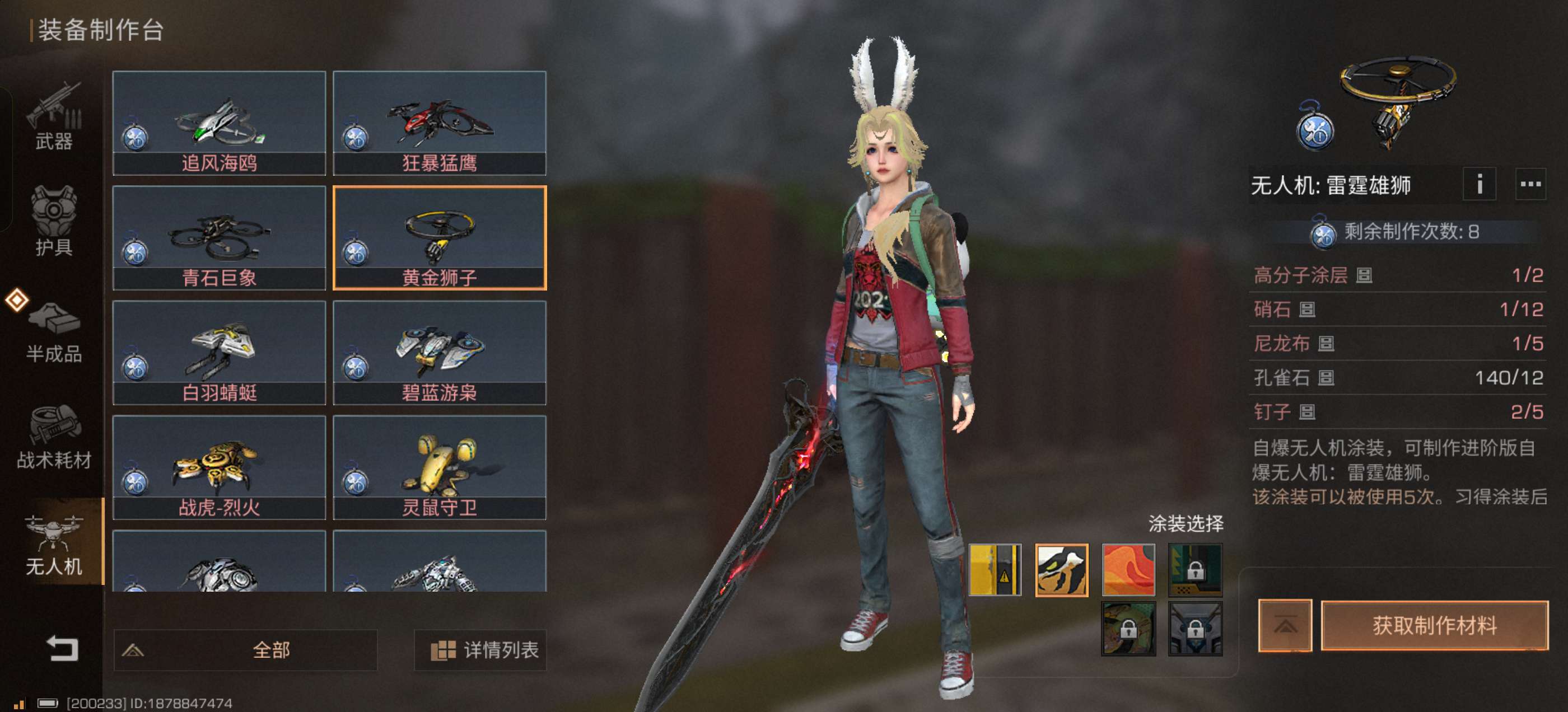This screenshot has width=1568, height=712.
Task: Choose the orange flame paint skin
Action: 1128,570
